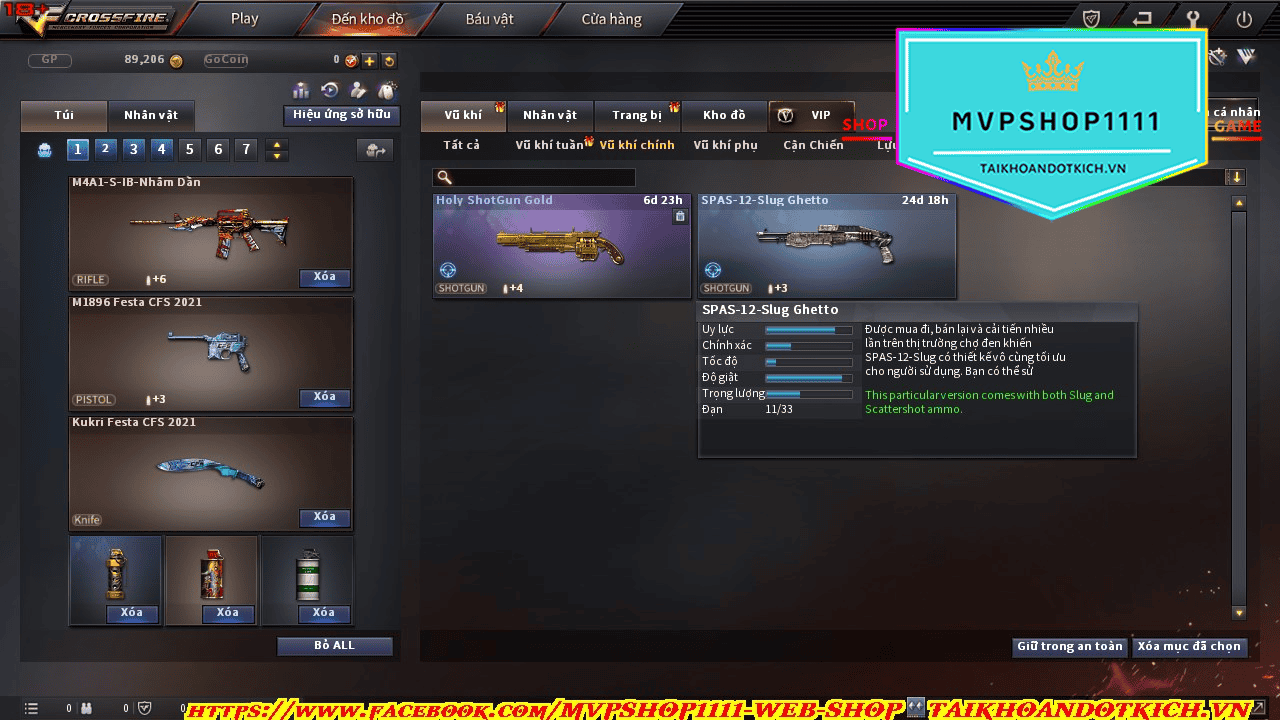Open settings via the wrench icon

click(x=1192, y=19)
